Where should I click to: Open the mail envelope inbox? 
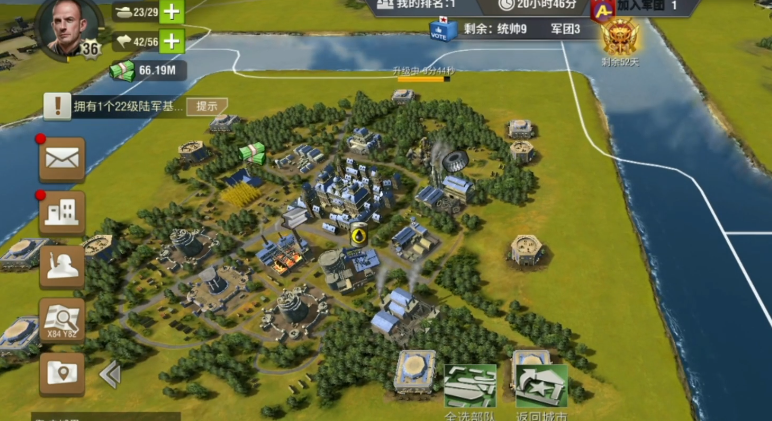[x=62, y=158]
